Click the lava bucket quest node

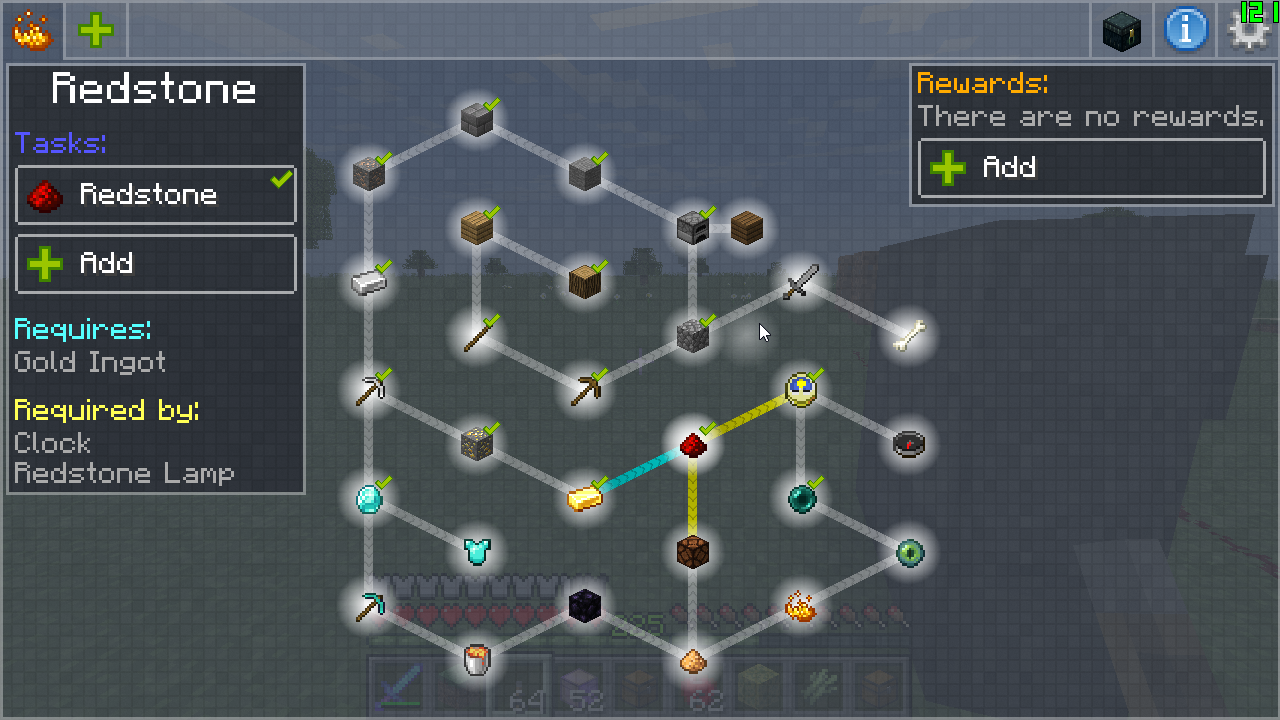pos(477,659)
